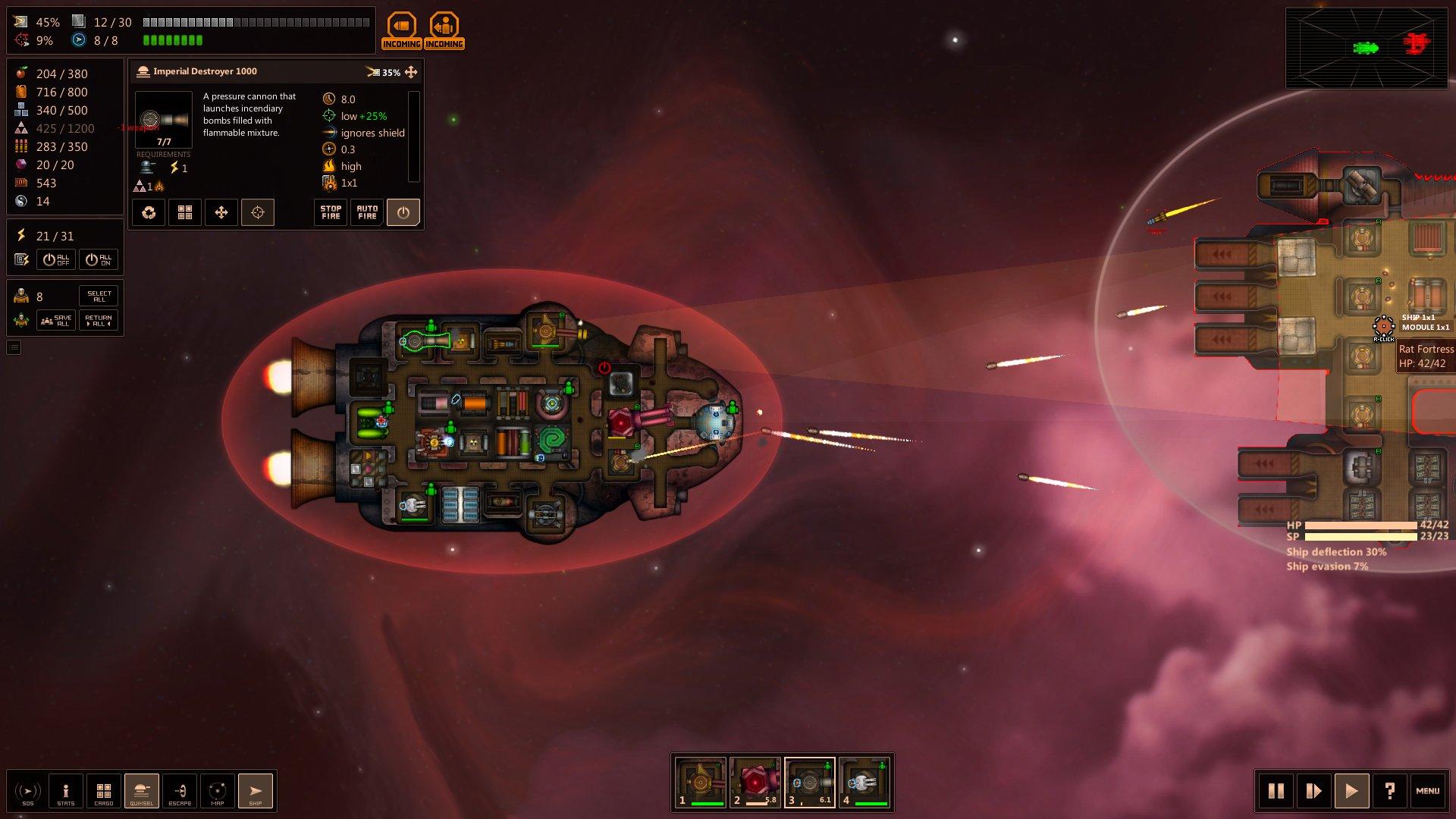Open the STATS tab
Screen dimensions: 1456x819
(x=66, y=791)
